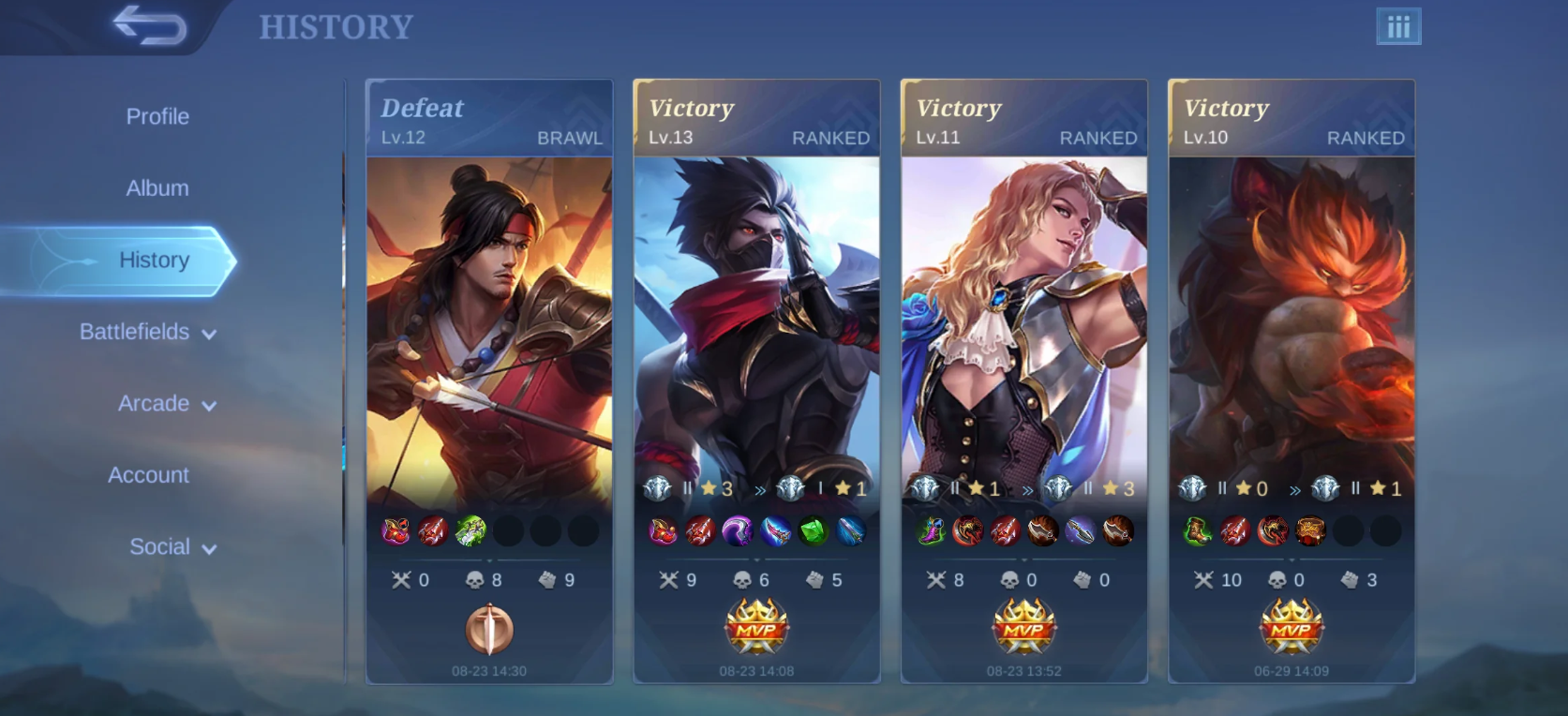Screen dimensions: 1568x716
Task: Click the gold star rank icon on the Hayabusa card
Action: [x=710, y=487]
